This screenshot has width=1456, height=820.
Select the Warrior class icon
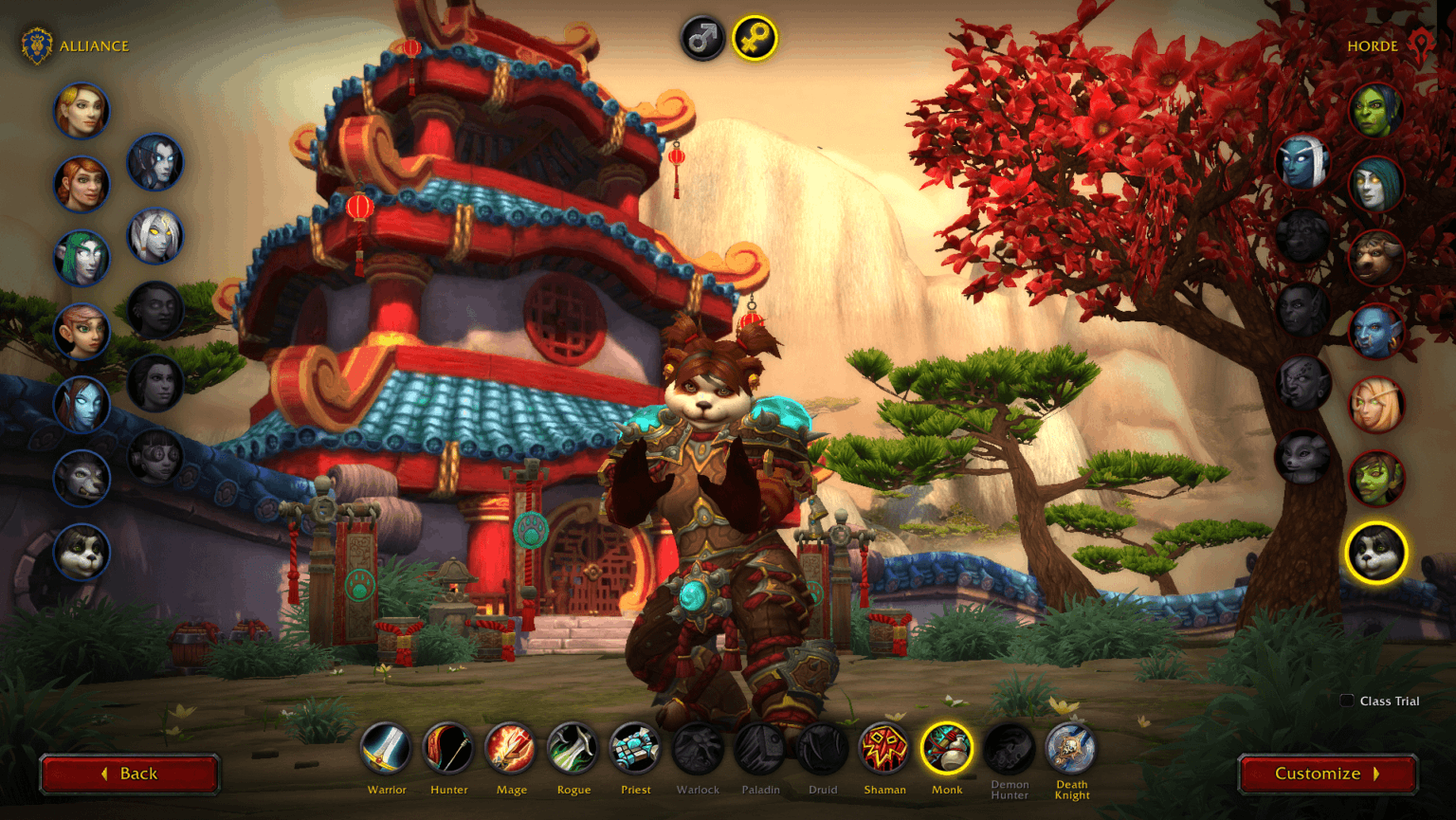pos(387,752)
